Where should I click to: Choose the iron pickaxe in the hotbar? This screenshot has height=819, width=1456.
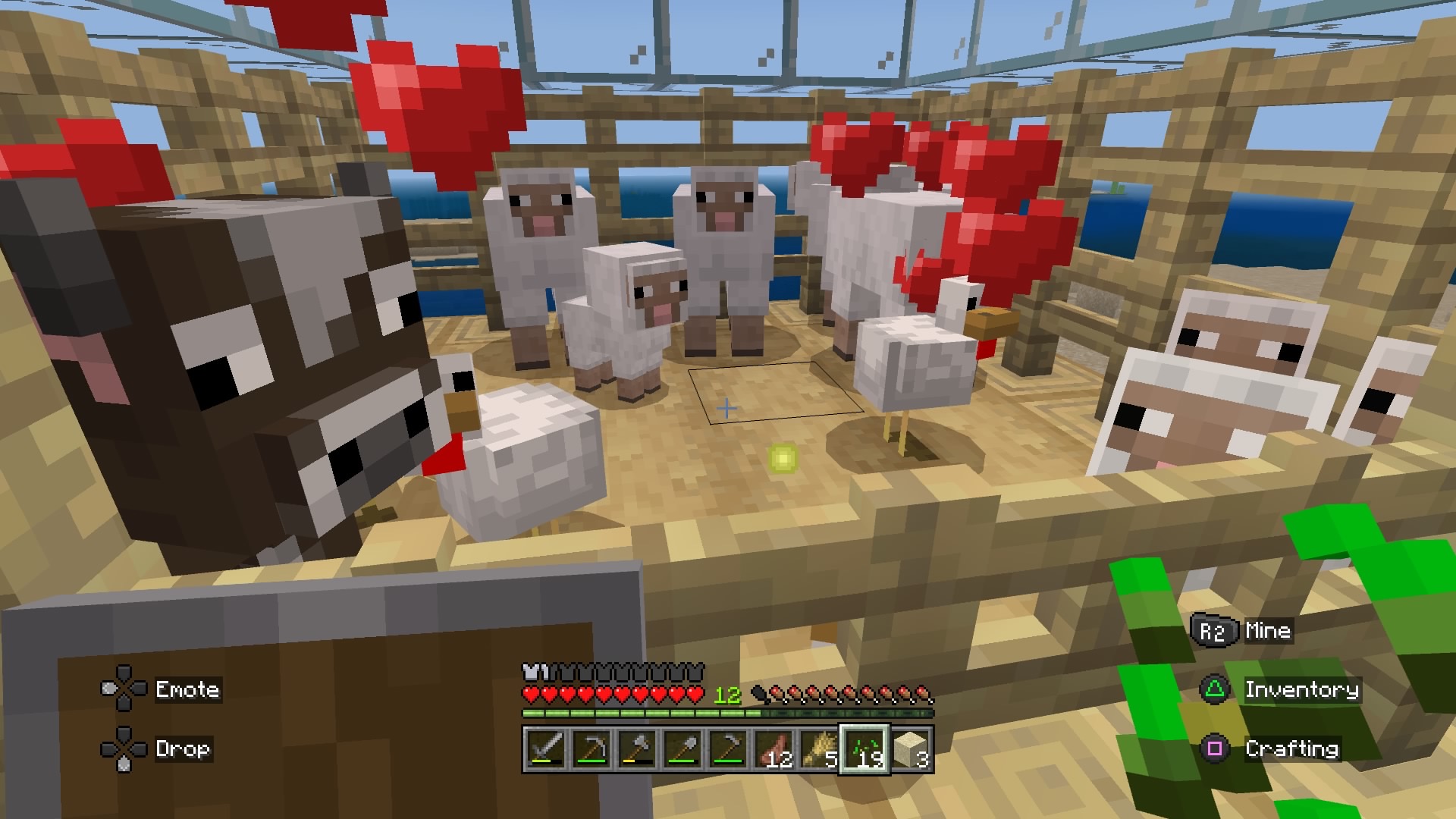point(591,749)
